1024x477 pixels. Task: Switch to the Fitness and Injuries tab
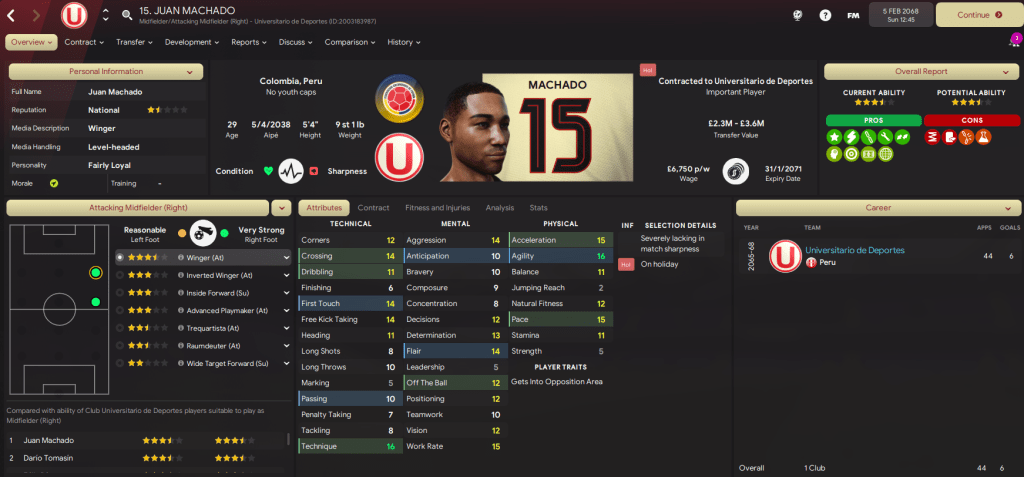pos(438,208)
